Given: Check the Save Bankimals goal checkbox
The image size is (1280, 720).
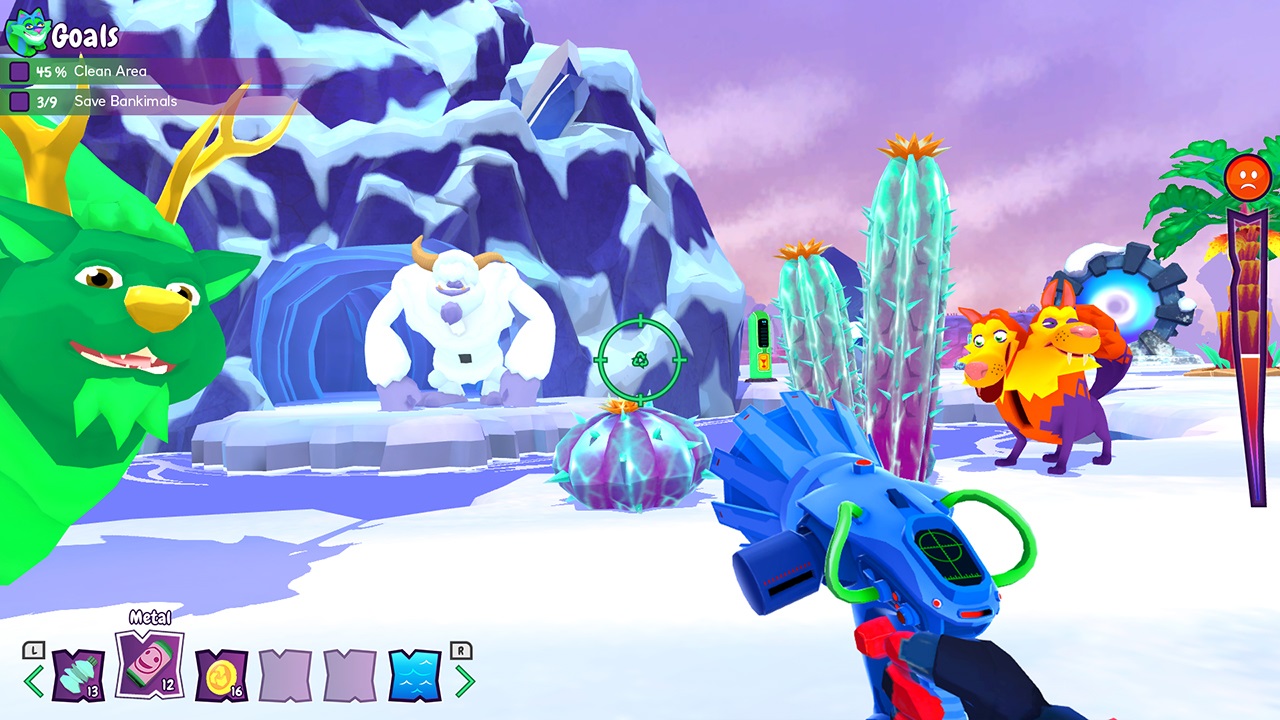Looking at the screenshot, I should (20, 101).
